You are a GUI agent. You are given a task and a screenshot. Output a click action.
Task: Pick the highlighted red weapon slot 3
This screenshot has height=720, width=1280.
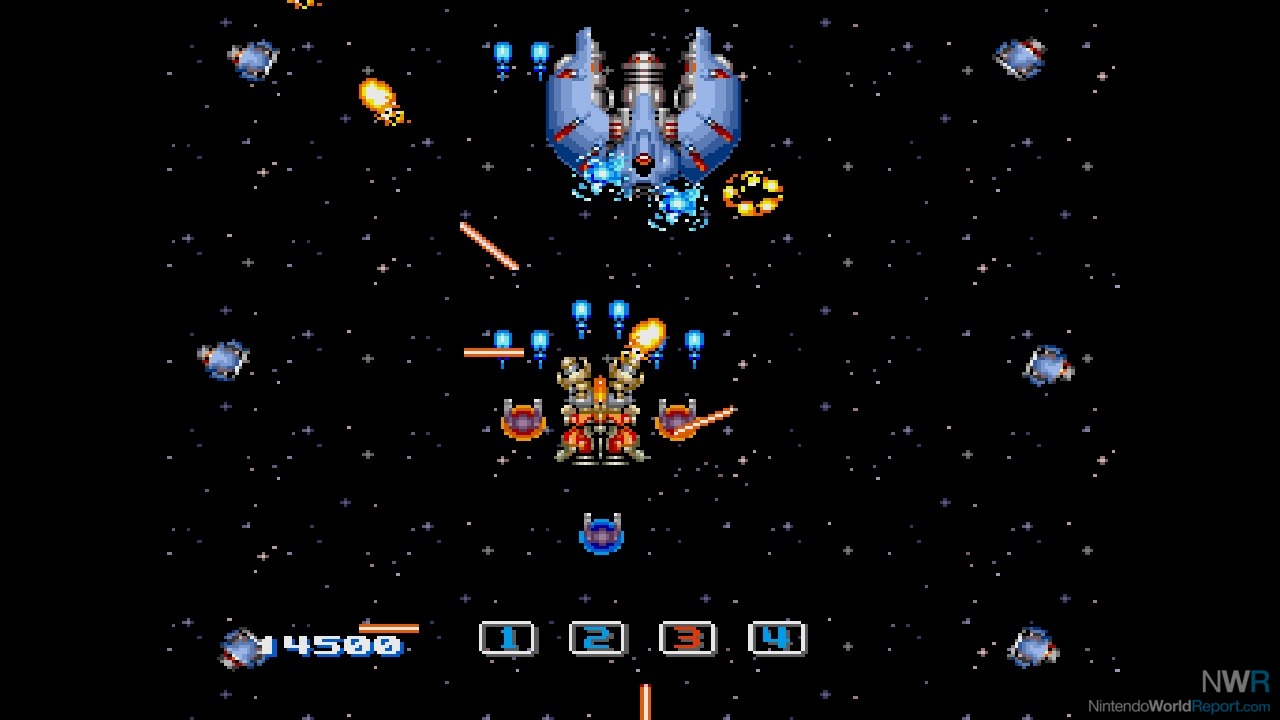688,638
